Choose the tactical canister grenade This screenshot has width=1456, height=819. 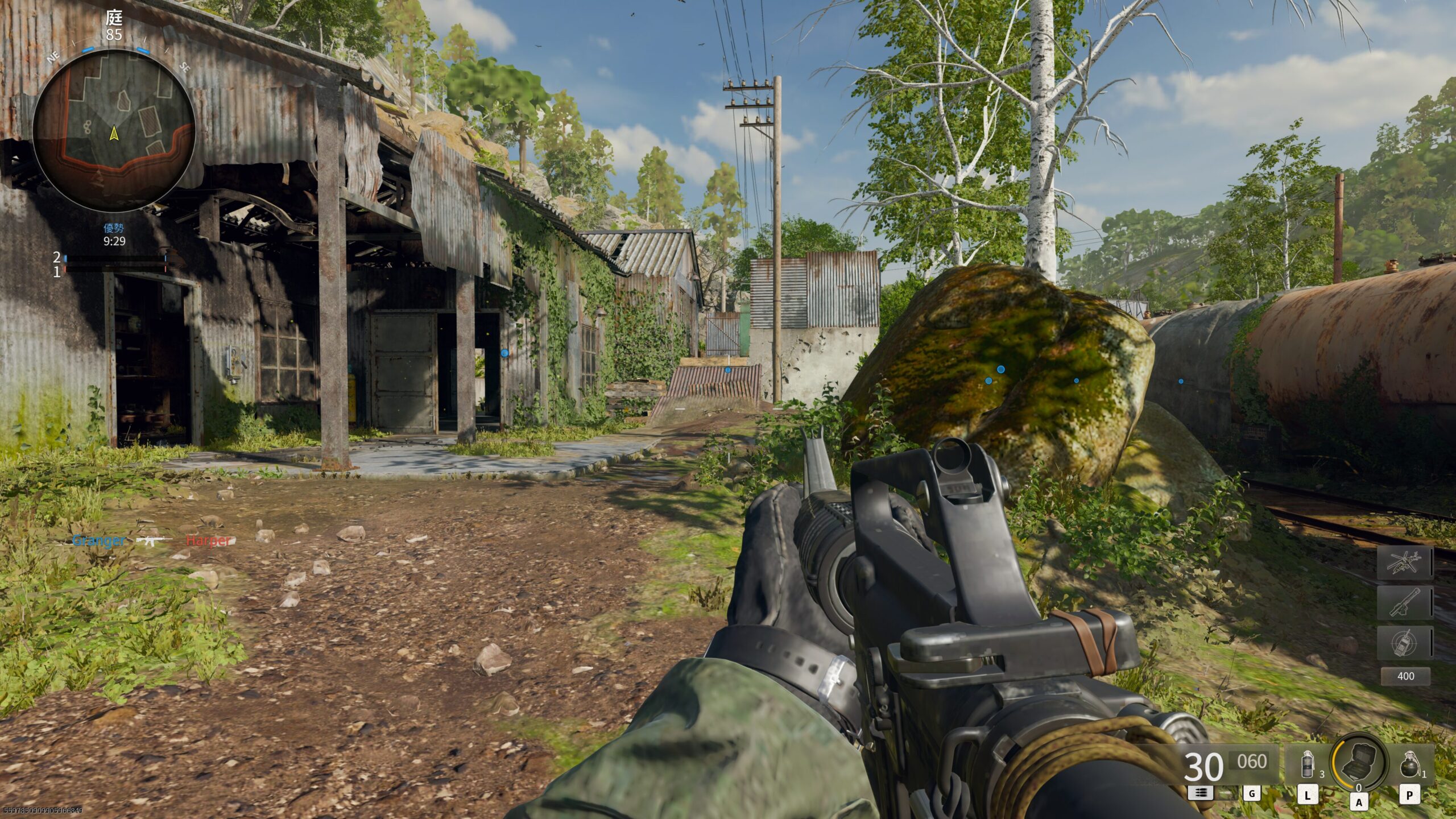tap(1308, 764)
